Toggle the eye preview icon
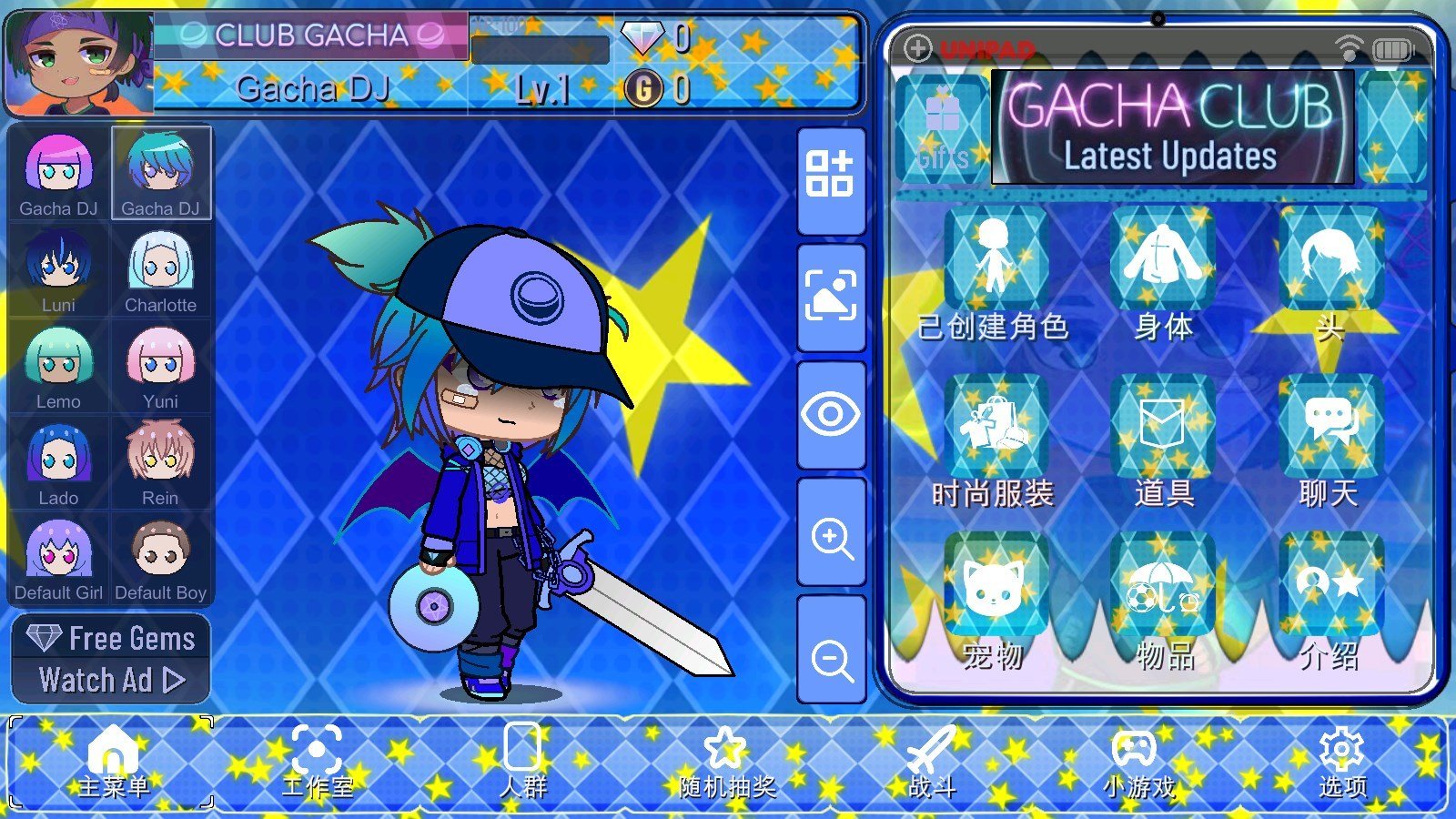 829,414
